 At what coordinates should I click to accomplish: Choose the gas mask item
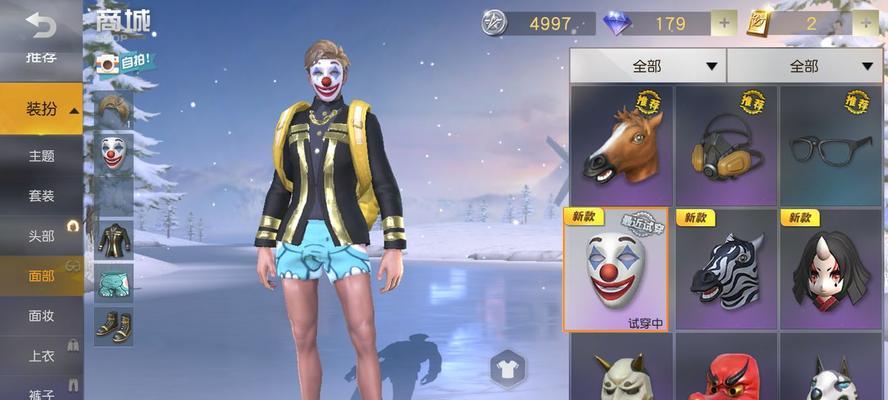click(725, 142)
